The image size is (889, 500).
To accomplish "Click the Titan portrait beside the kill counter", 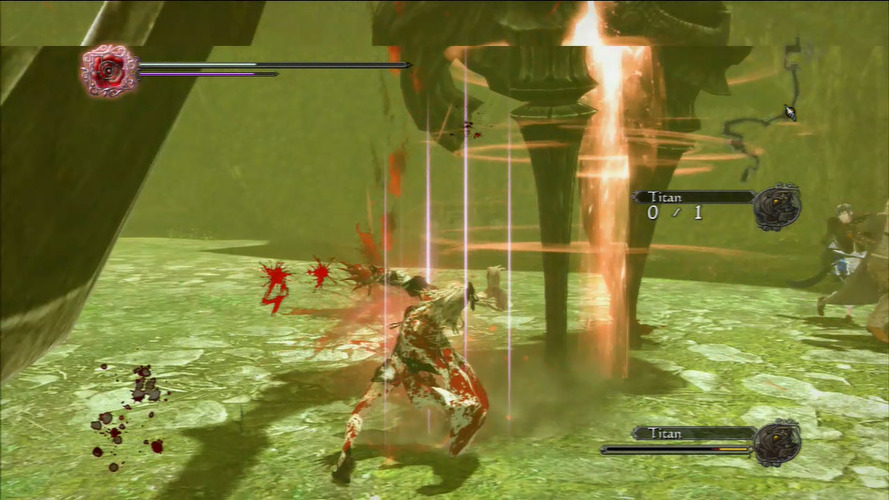I will tap(776, 207).
